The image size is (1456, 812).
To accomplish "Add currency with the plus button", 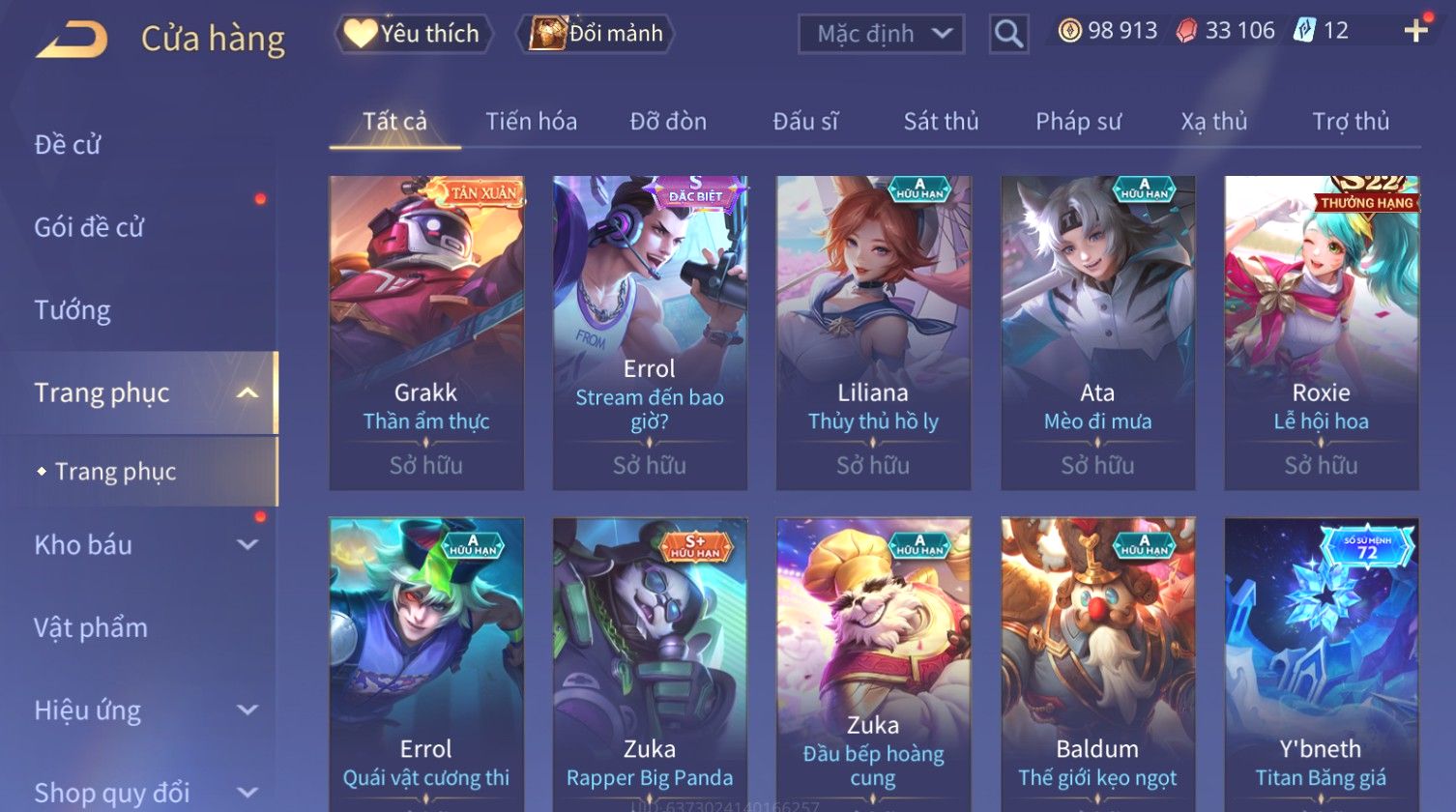I will click(1415, 31).
